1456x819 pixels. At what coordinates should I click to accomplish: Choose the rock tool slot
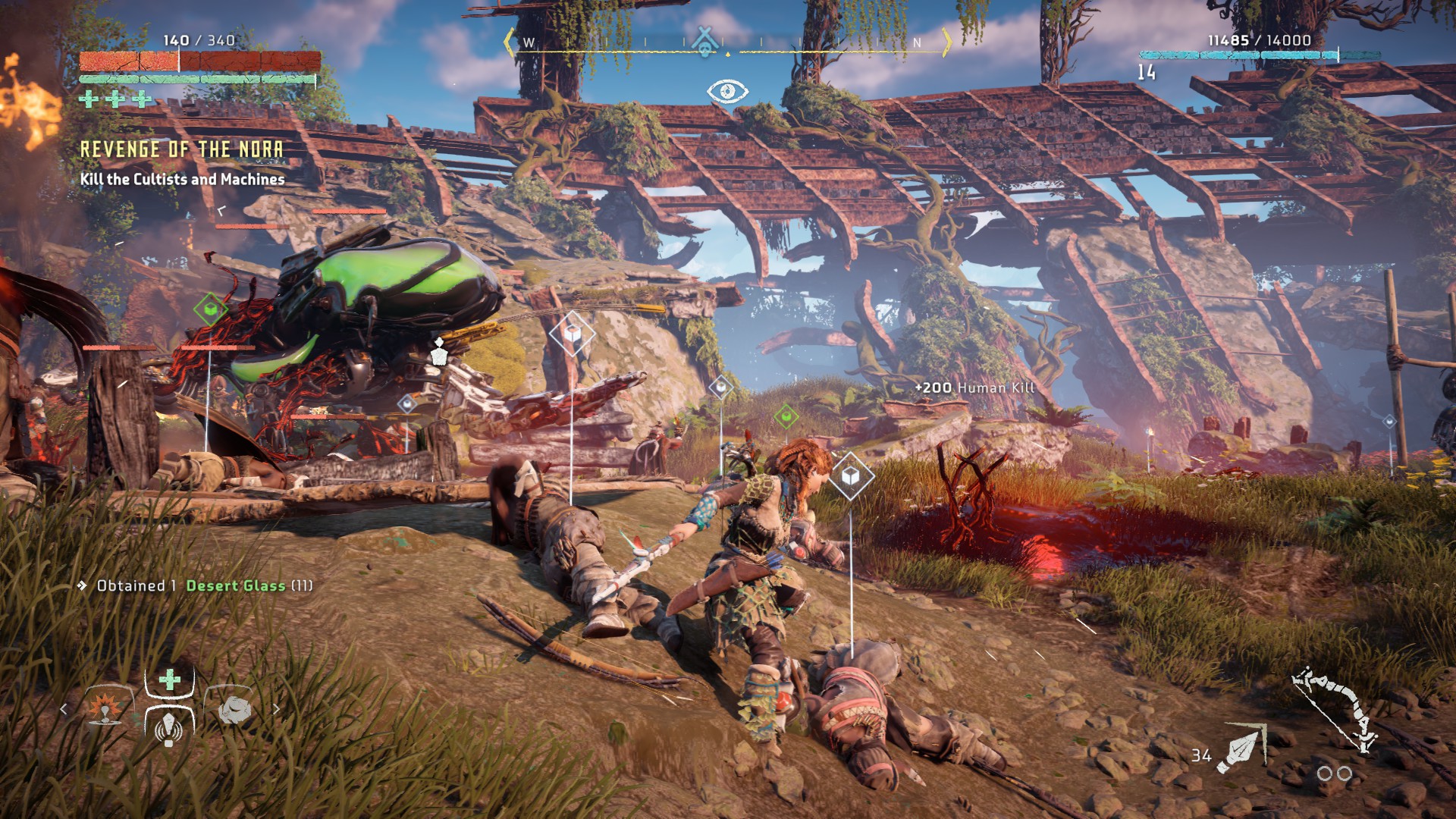[234, 709]
